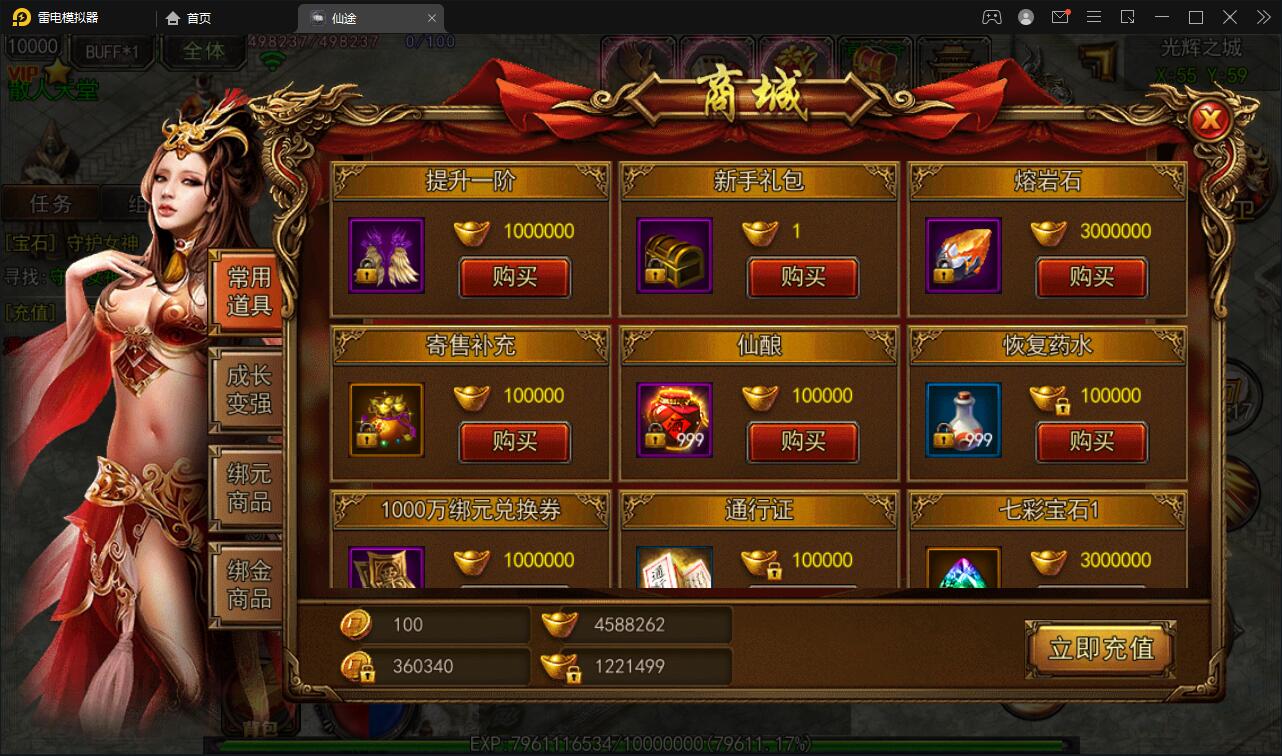Click the 提升一阶 purple wings item icon
1282x756 pixels.
[x=385, y=255]
